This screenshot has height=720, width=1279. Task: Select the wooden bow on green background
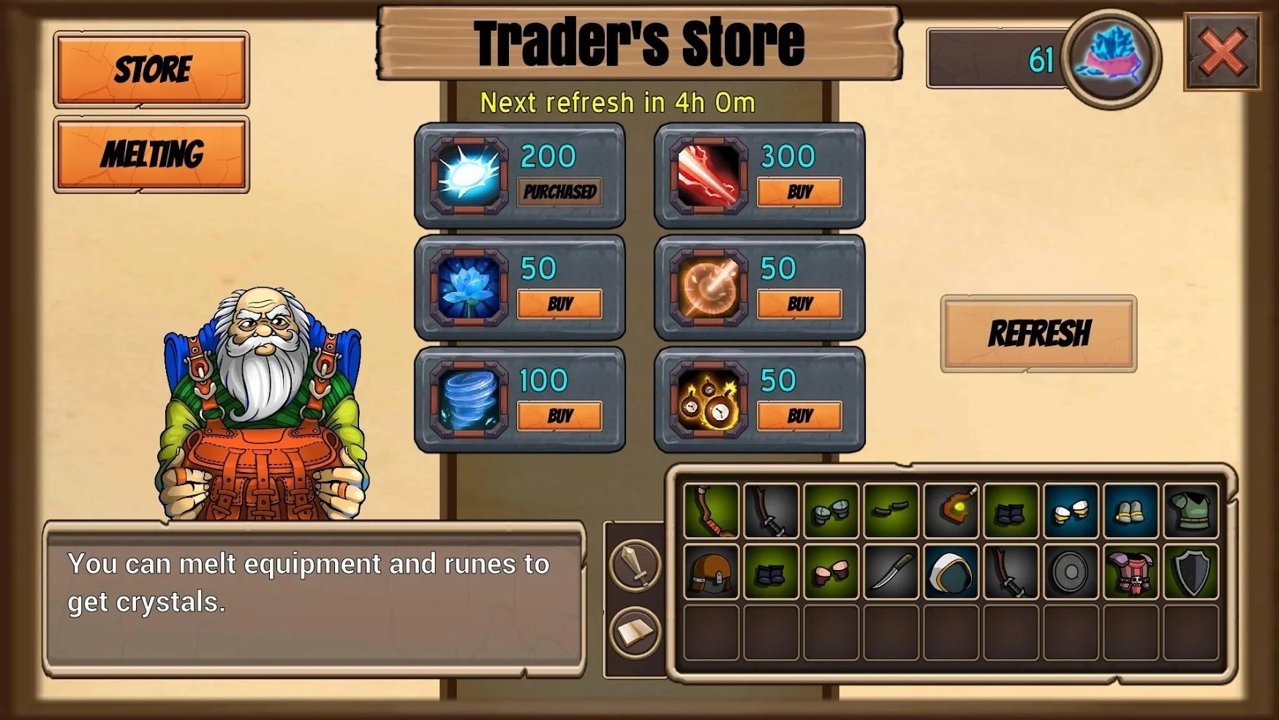pos(711,511)
